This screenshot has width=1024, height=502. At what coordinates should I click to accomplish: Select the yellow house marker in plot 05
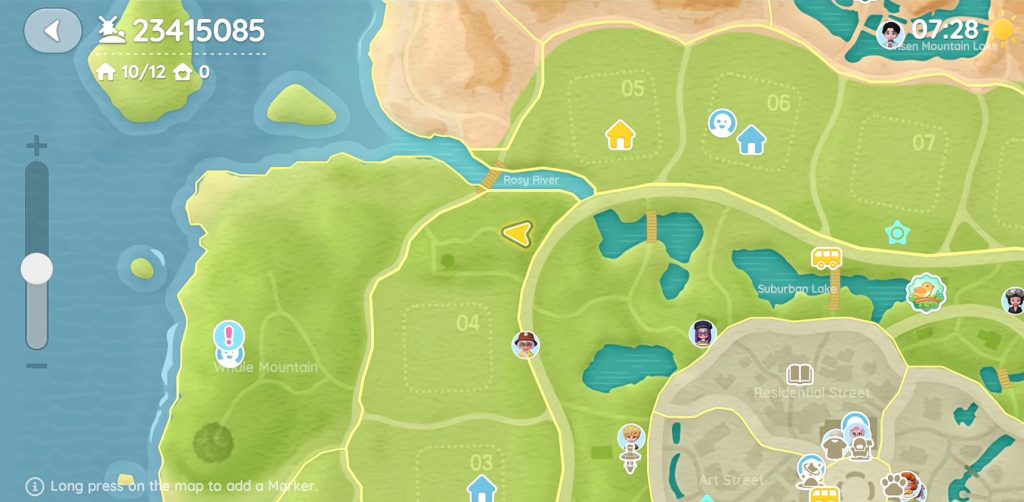point(620,134)
